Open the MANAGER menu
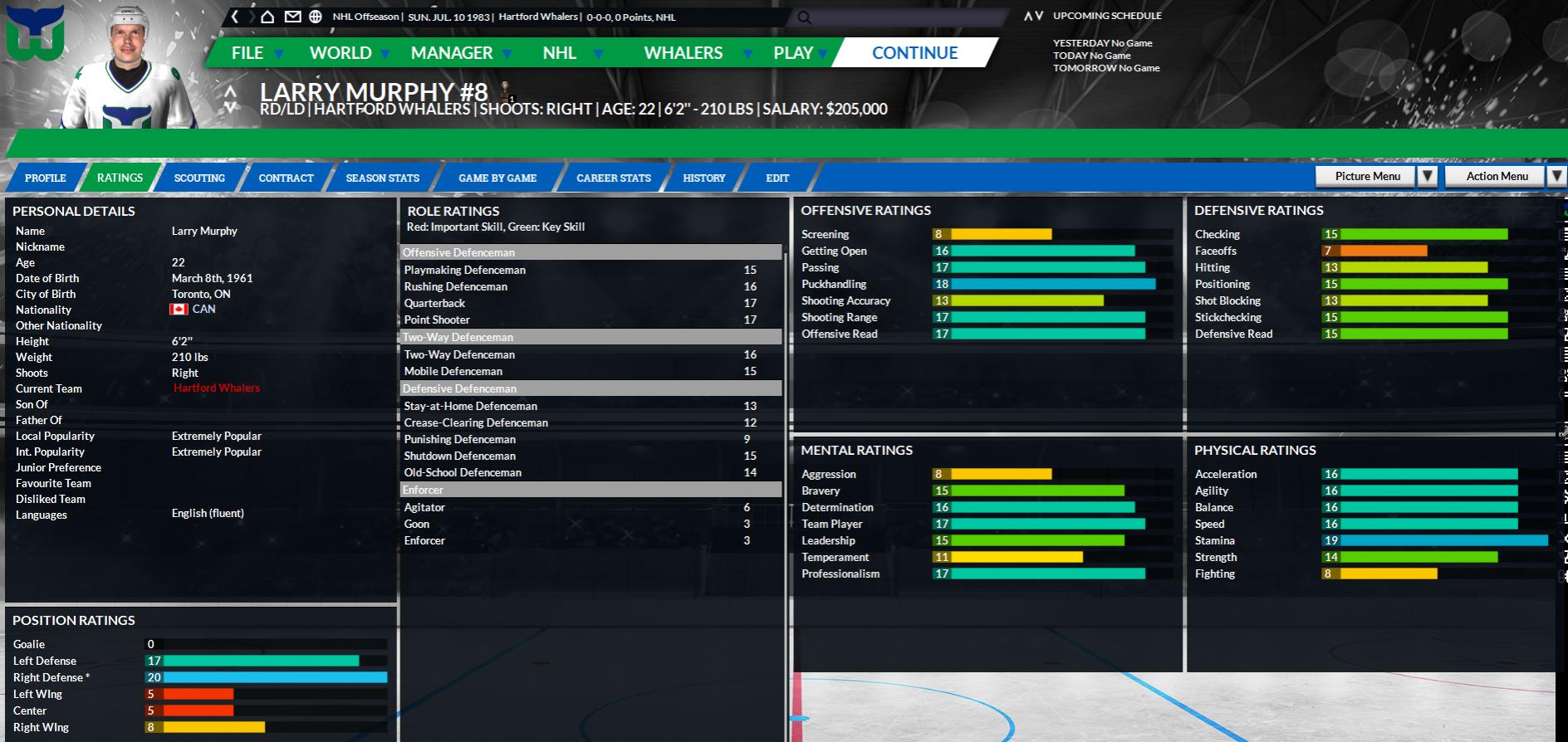 452,53
